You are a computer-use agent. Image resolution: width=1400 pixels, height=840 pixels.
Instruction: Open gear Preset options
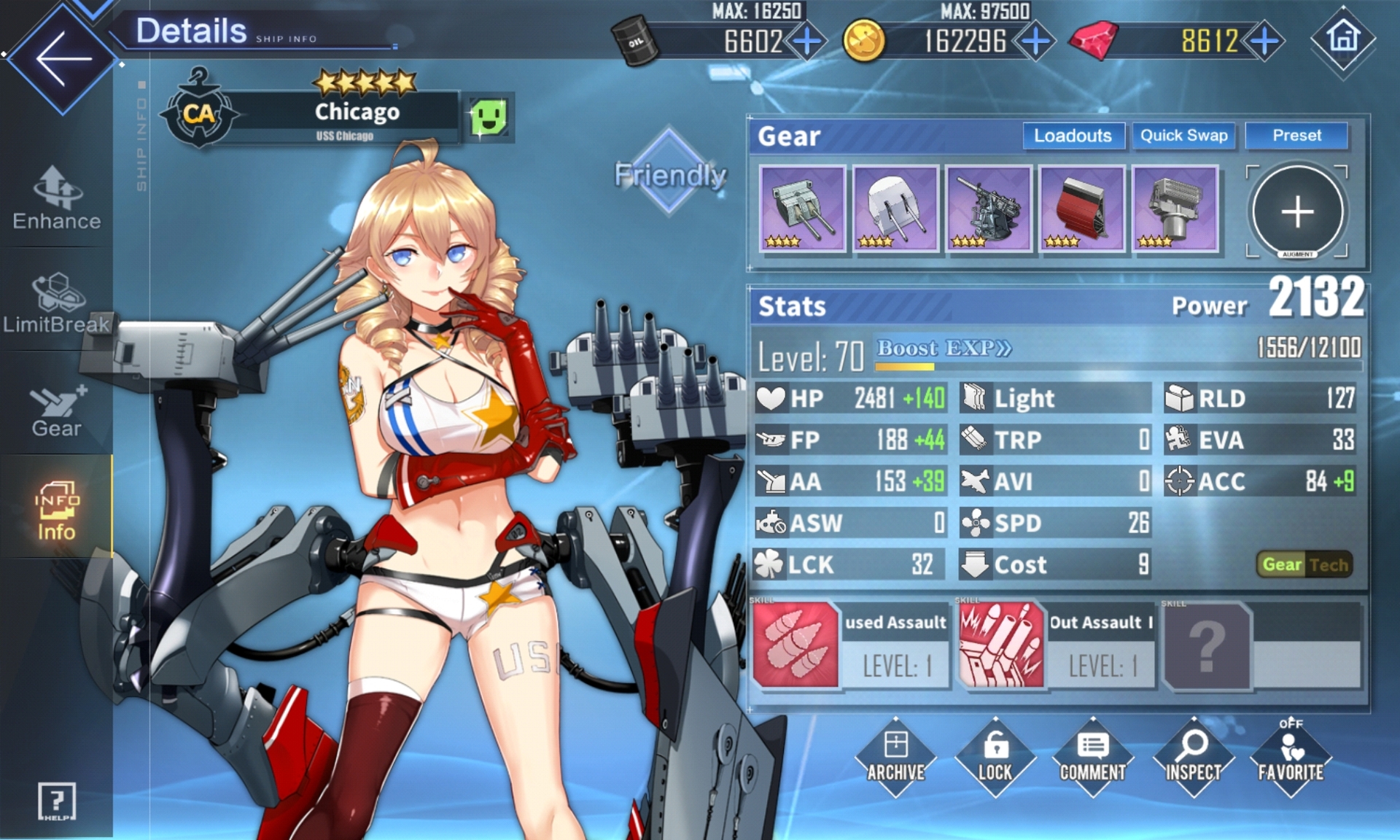(x=1296, y=136)
